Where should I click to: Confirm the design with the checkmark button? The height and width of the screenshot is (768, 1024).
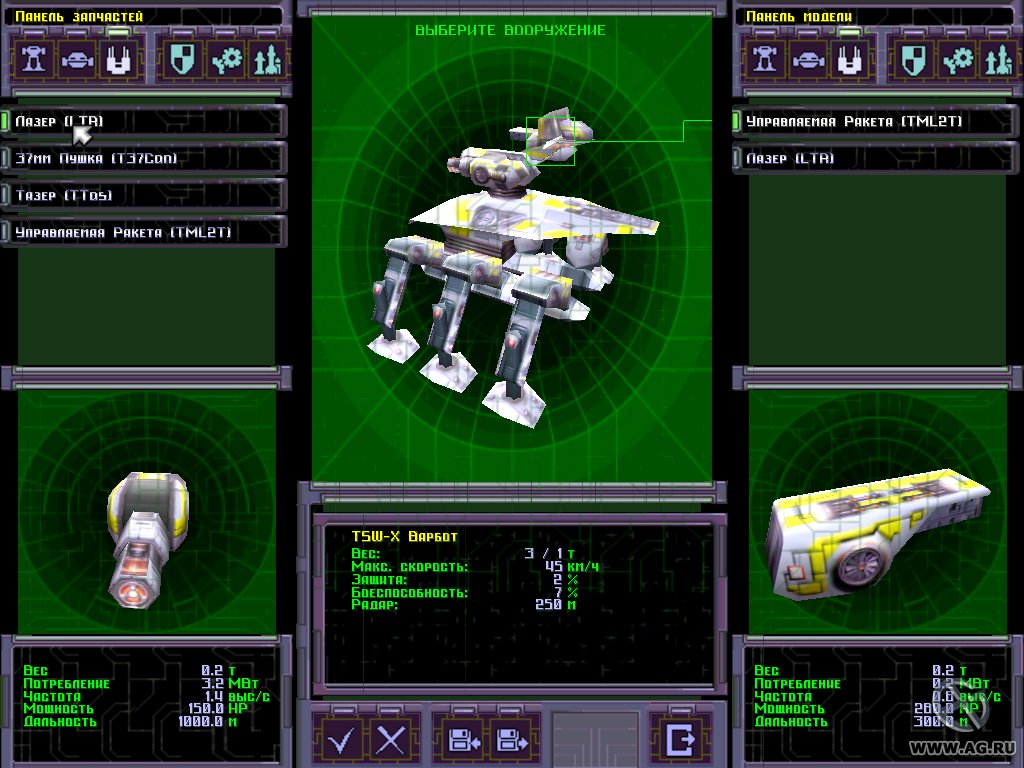tap(343, 741)
